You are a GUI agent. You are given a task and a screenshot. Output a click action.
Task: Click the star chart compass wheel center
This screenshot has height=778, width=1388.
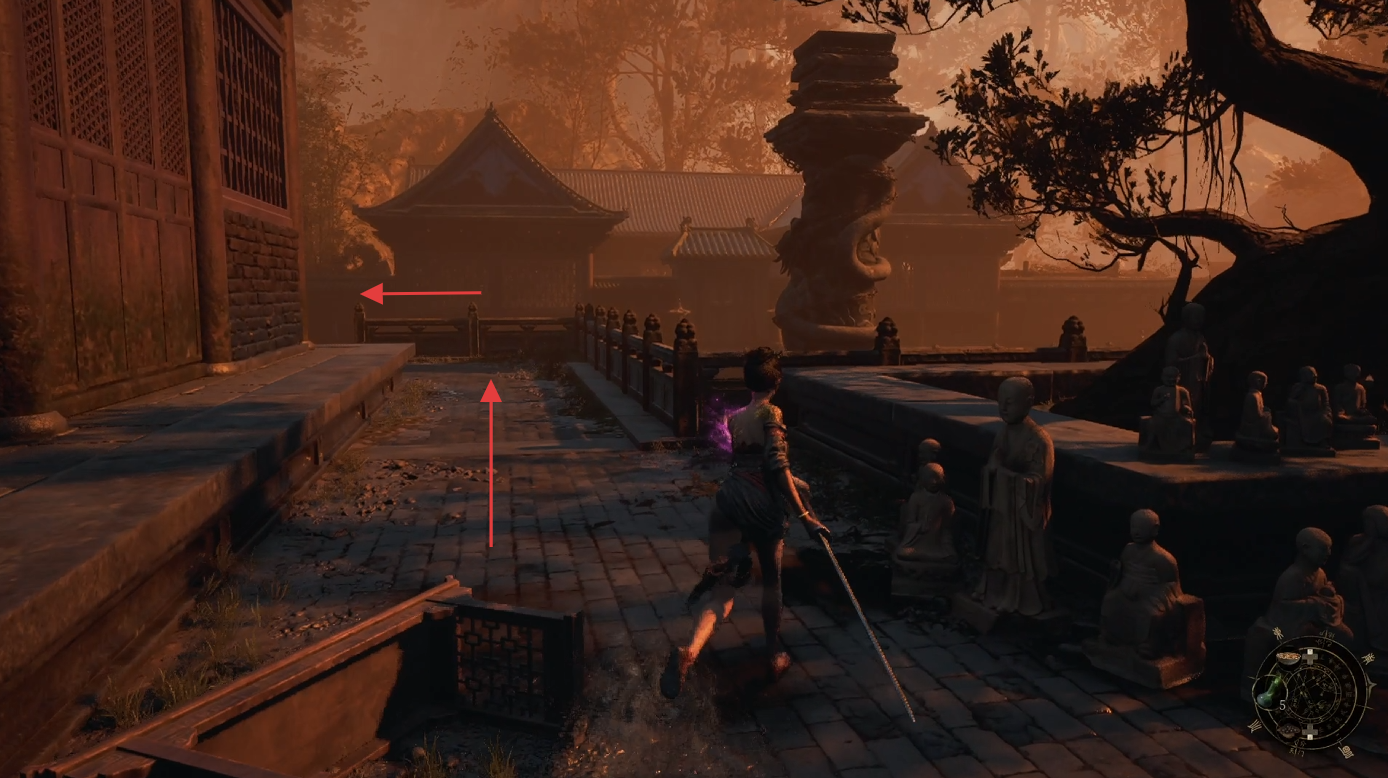[x=1313, y=694]
